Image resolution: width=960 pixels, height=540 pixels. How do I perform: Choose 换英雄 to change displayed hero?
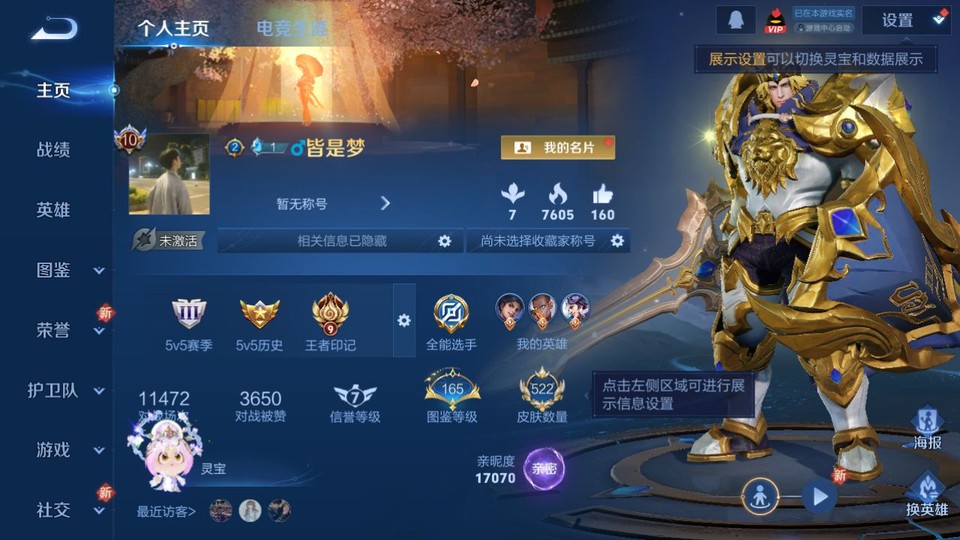[x=926, y=496]
